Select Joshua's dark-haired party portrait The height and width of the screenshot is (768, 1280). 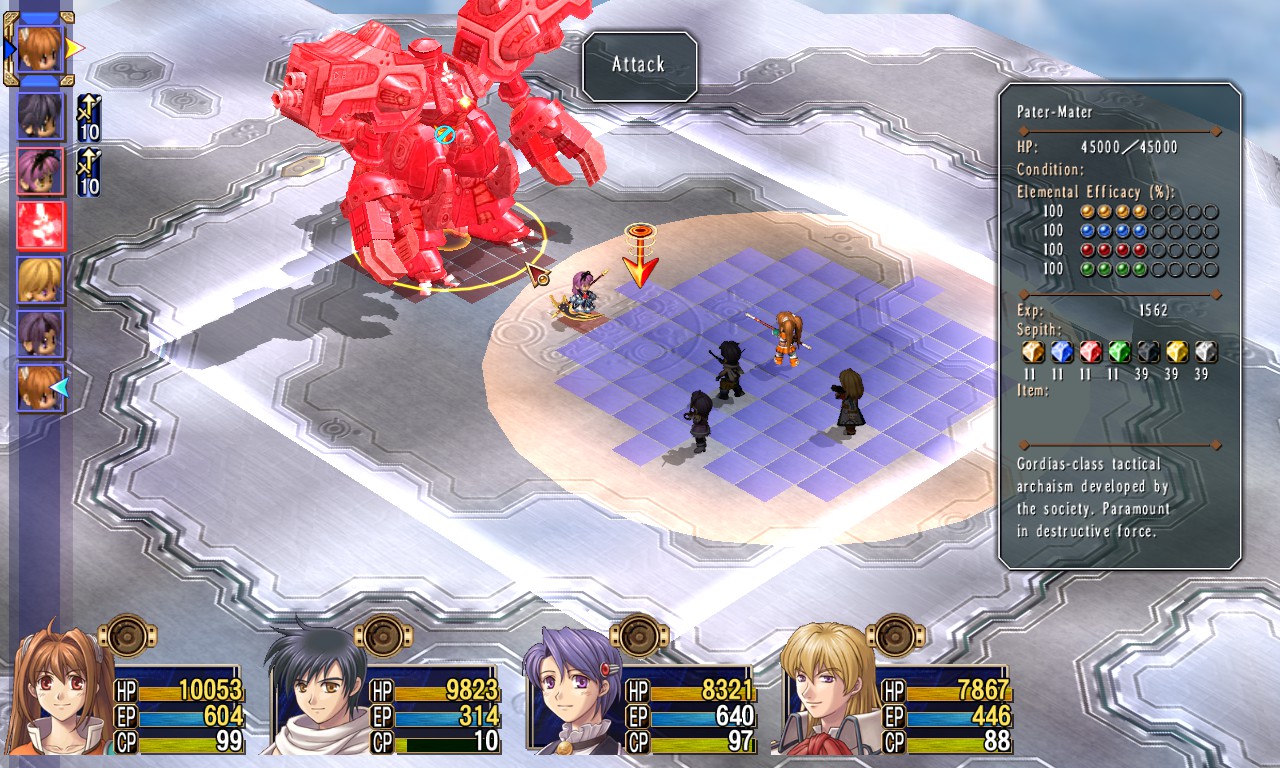[x=318, y=690]
